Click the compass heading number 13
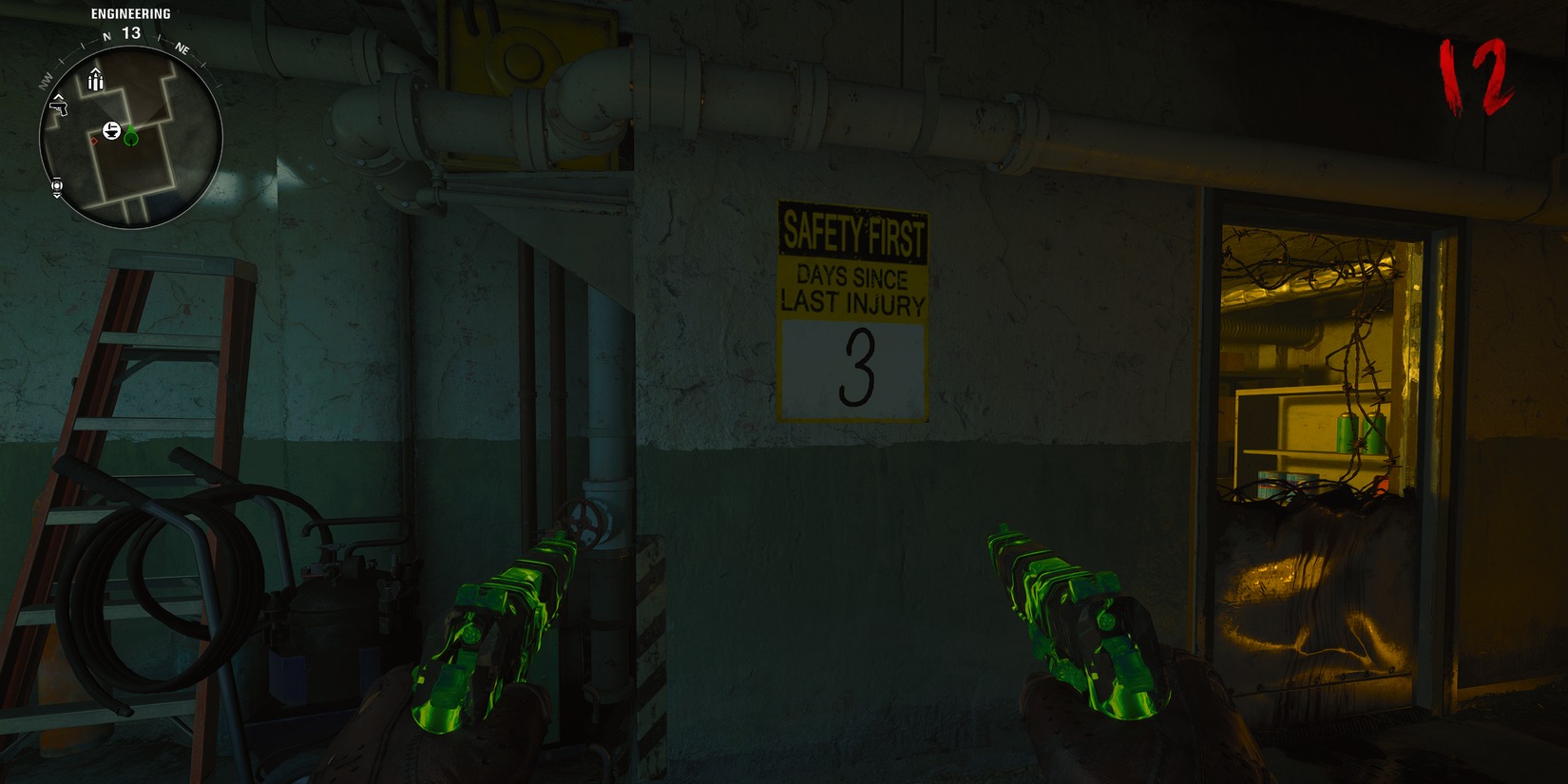Screen dimensions: 1568x784 pos(130,32)
